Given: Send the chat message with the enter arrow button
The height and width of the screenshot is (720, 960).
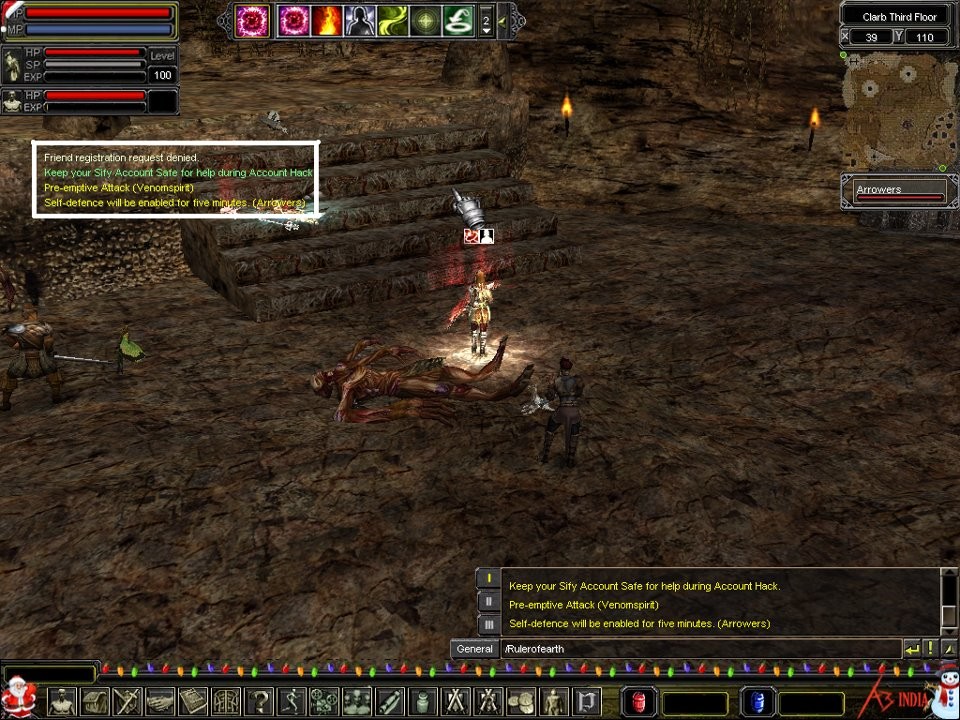Looking at the screenshot, I should tap(911, 649).
